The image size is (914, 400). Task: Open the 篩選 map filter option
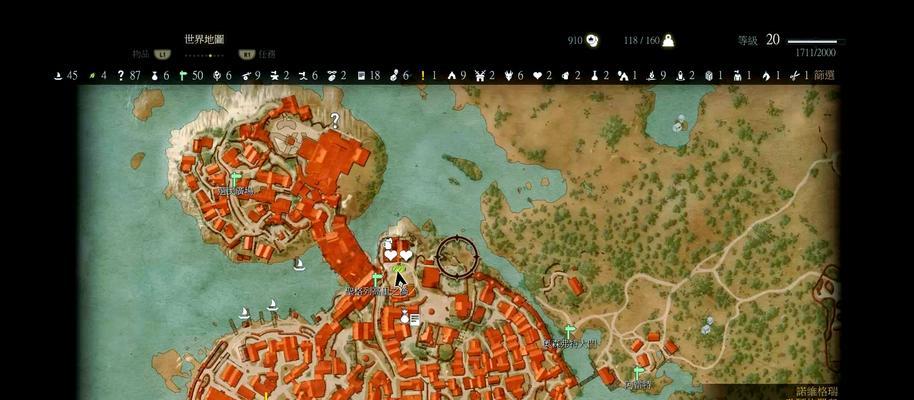(x=824, y=75)
